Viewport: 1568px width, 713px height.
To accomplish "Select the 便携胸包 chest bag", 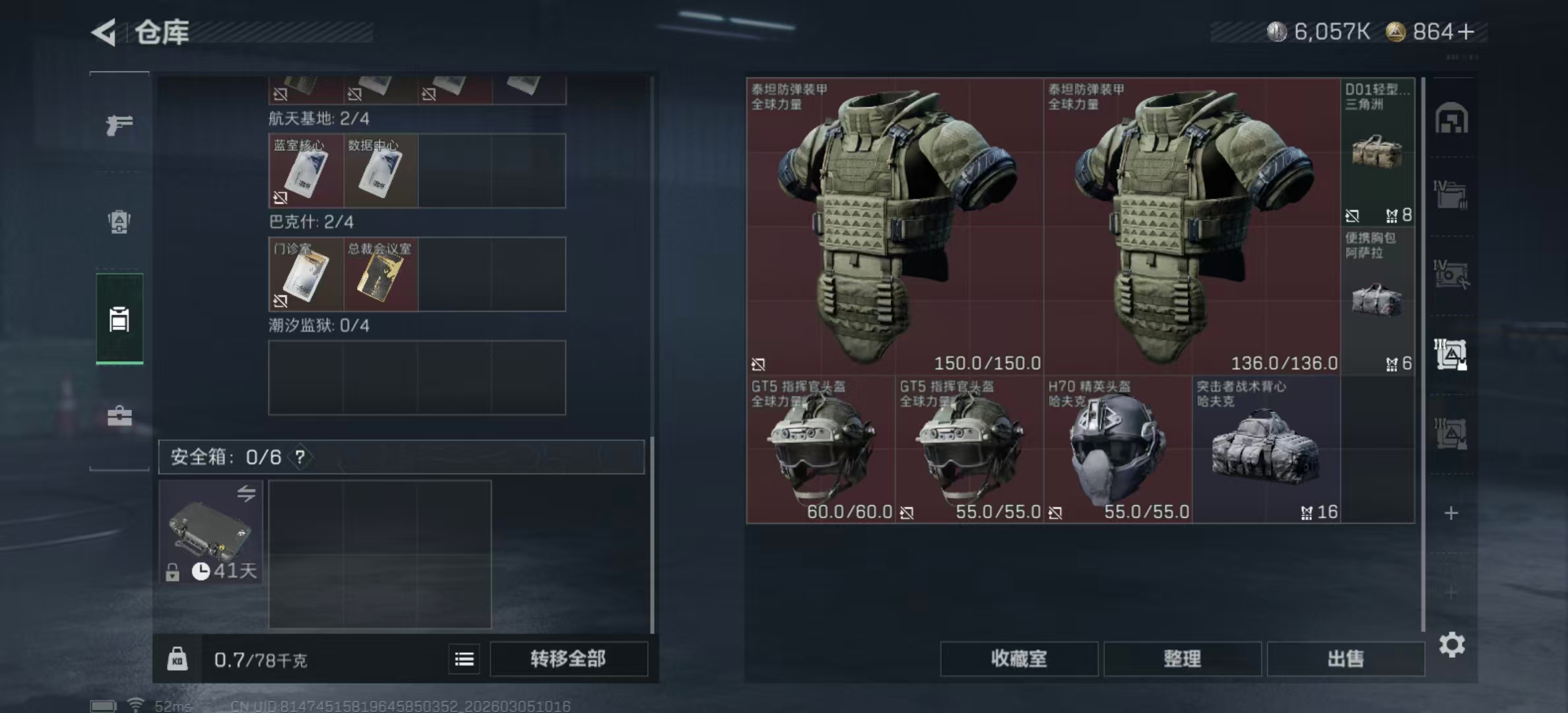I will 1377,302.
